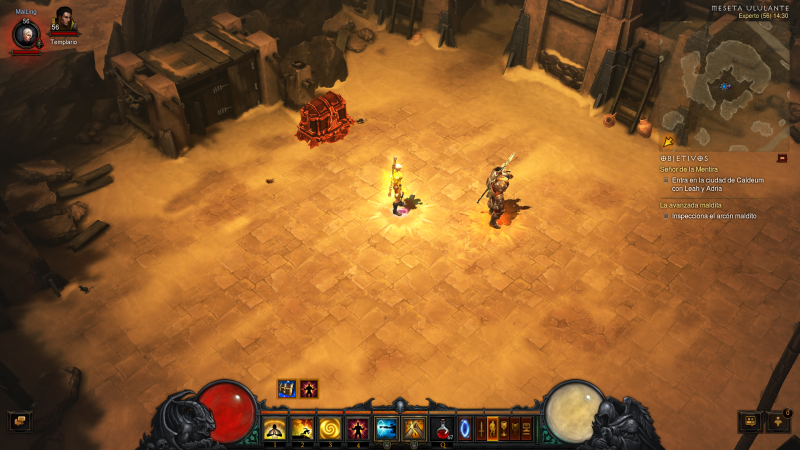Image resolution: width=800 pixels, height=450 pixels.
Task: Collapse the Objetivos tracker with the red button
Action: 782,158
